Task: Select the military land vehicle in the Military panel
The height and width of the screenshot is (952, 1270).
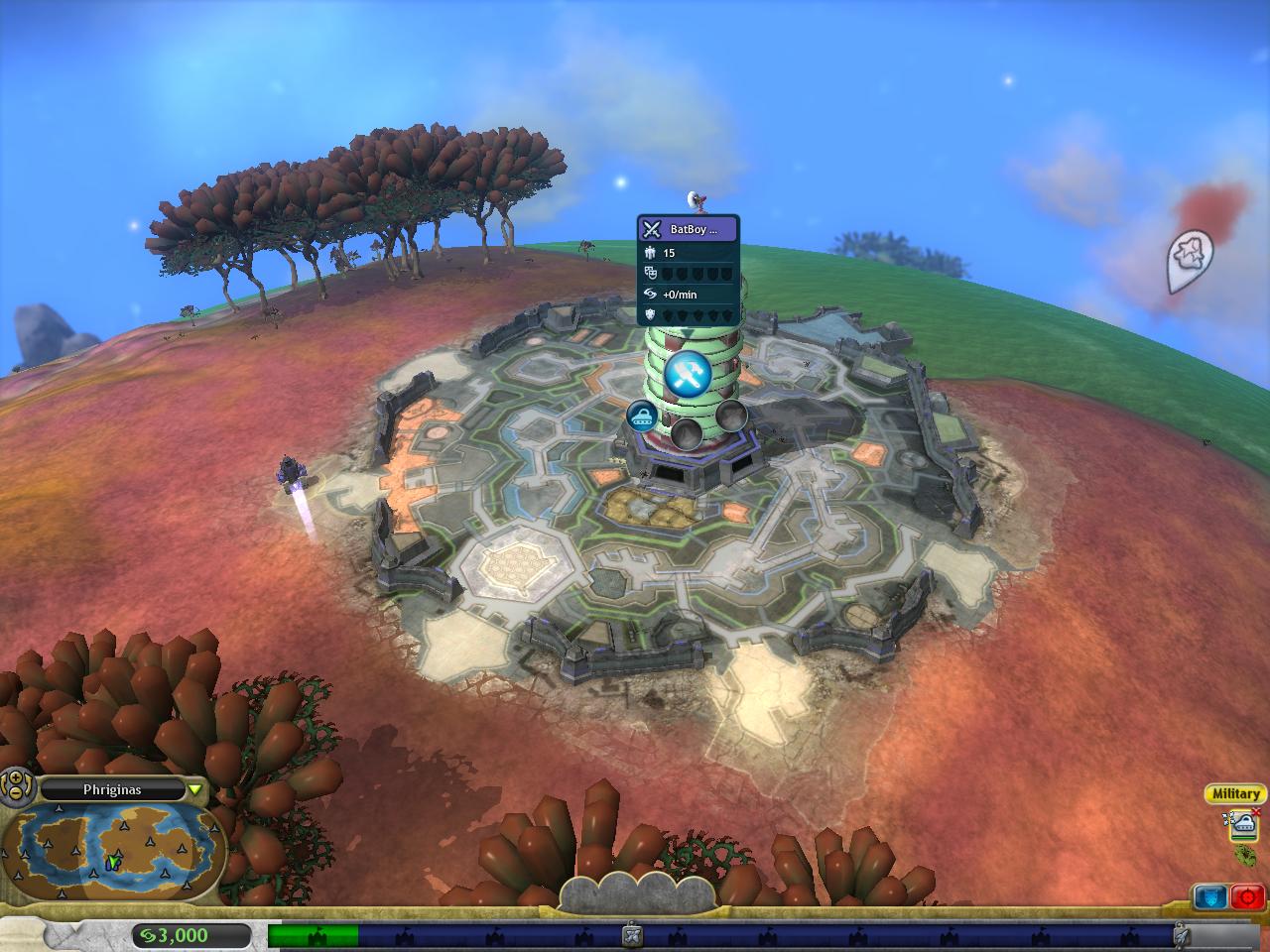Action: [x=1244, y=824]
